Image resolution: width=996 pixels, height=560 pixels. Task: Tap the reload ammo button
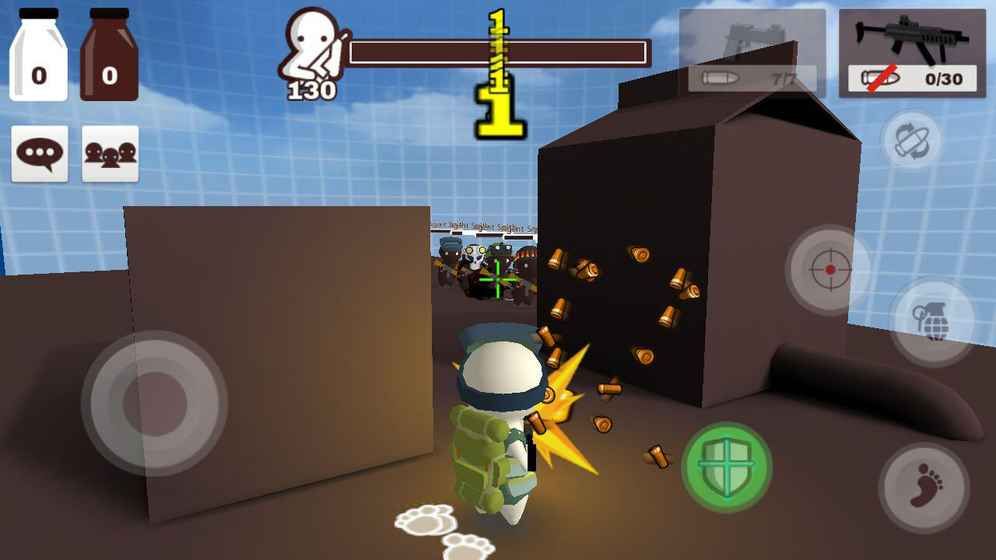[x=912, y=140]
